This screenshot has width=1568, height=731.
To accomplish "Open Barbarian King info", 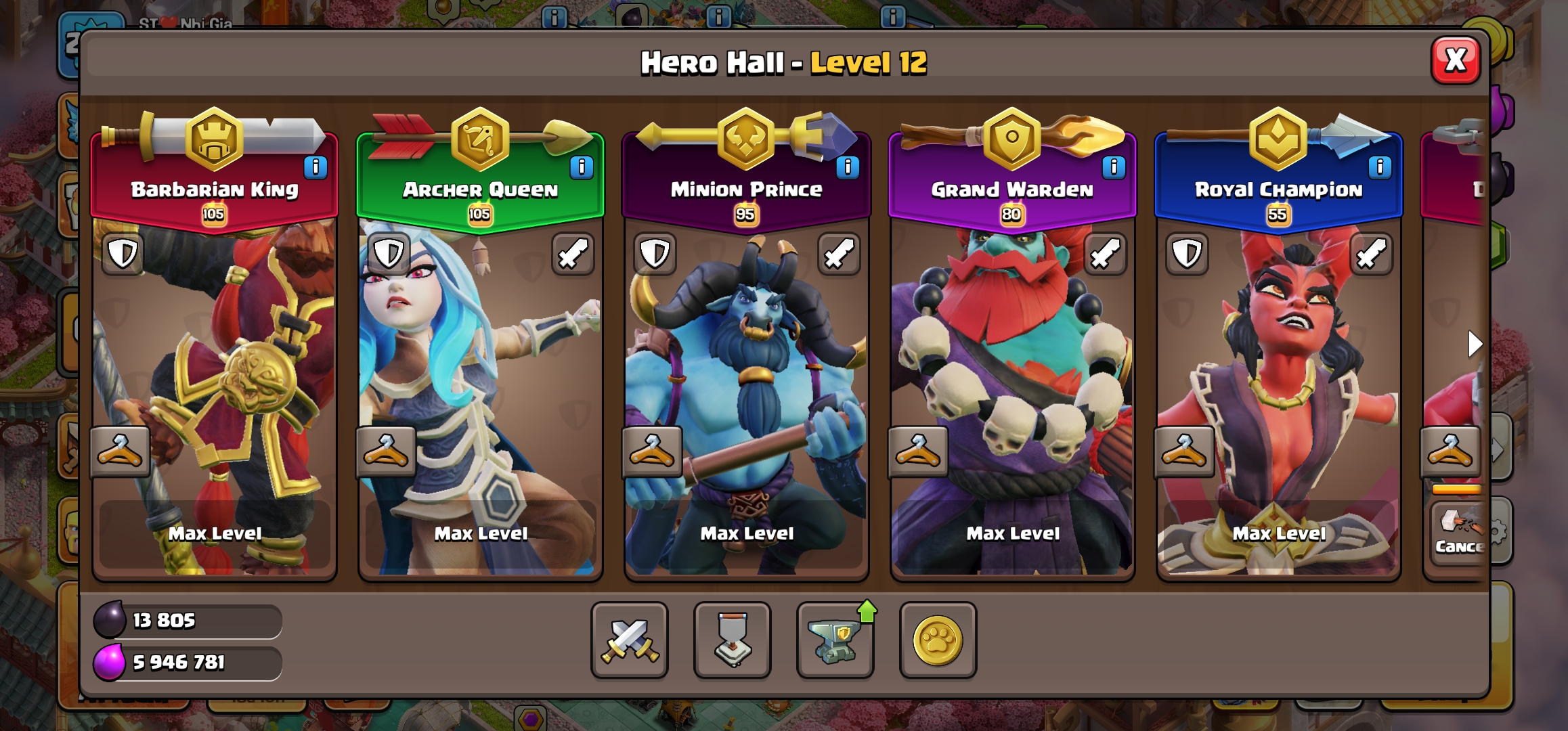I will point(315,167).
